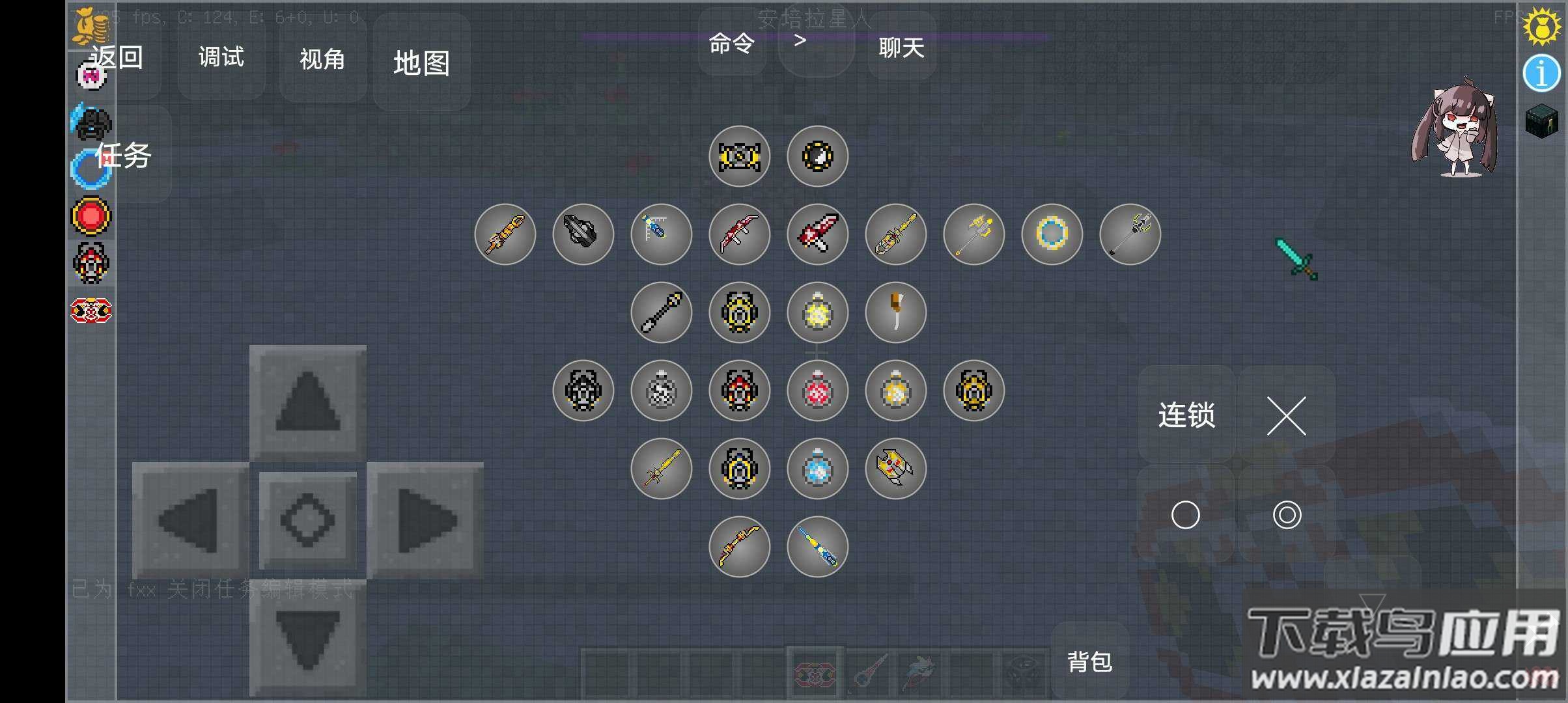The image size is (1568, 703).
Task: Open the 命令 command tab
Action: [733, 42]
